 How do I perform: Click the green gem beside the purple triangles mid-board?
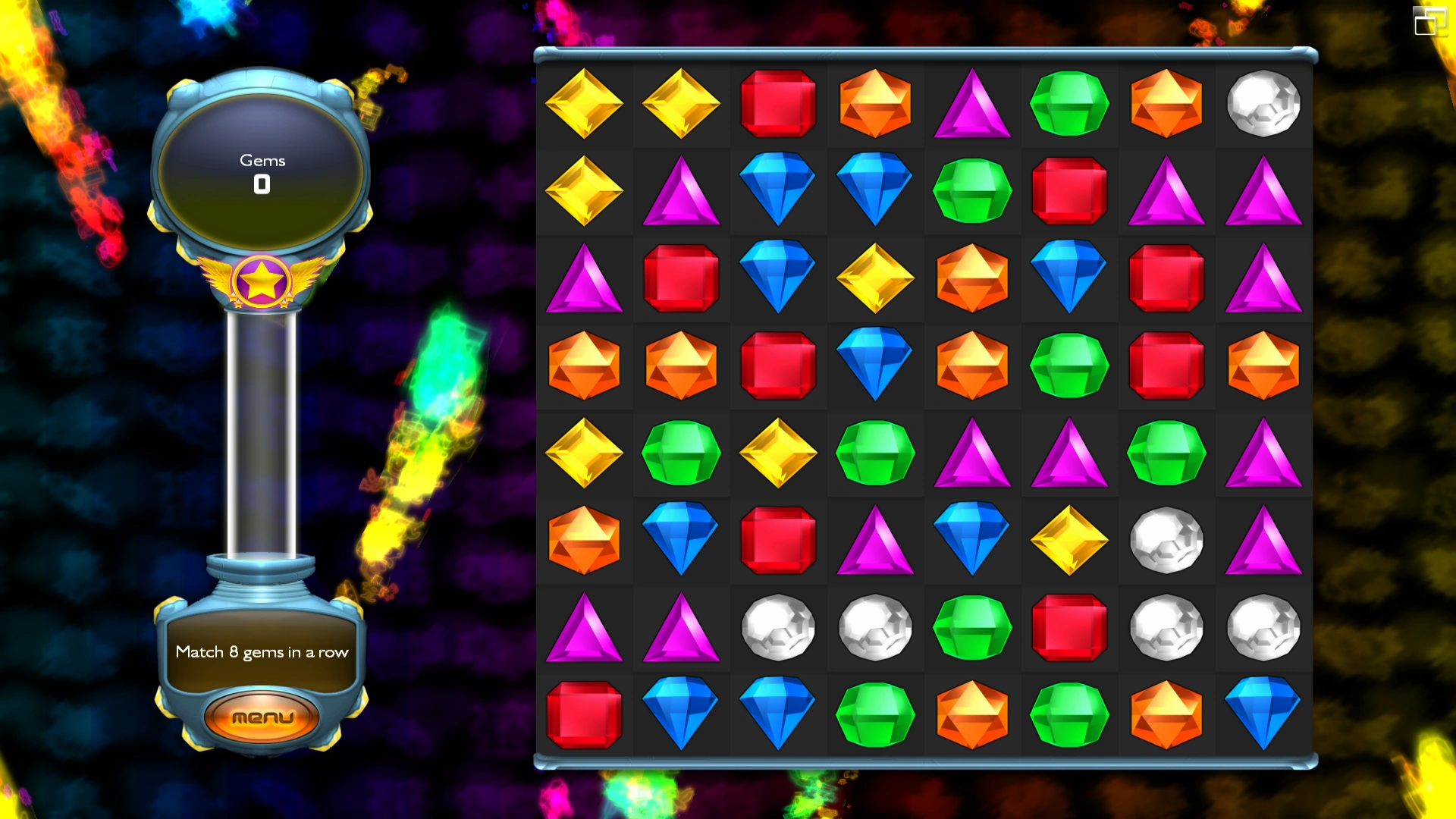[1166, 453]
